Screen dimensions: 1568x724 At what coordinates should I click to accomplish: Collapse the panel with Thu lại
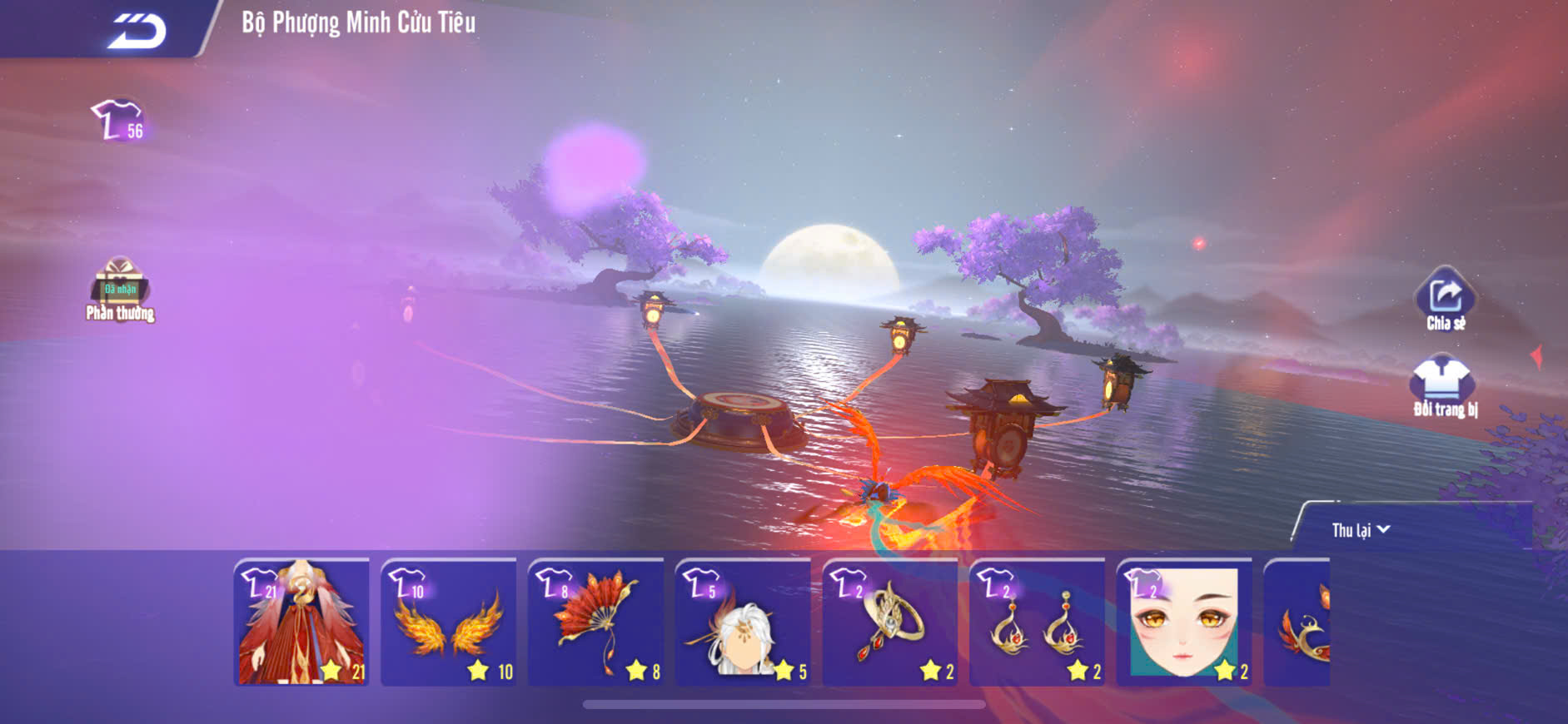(1360, 530)
